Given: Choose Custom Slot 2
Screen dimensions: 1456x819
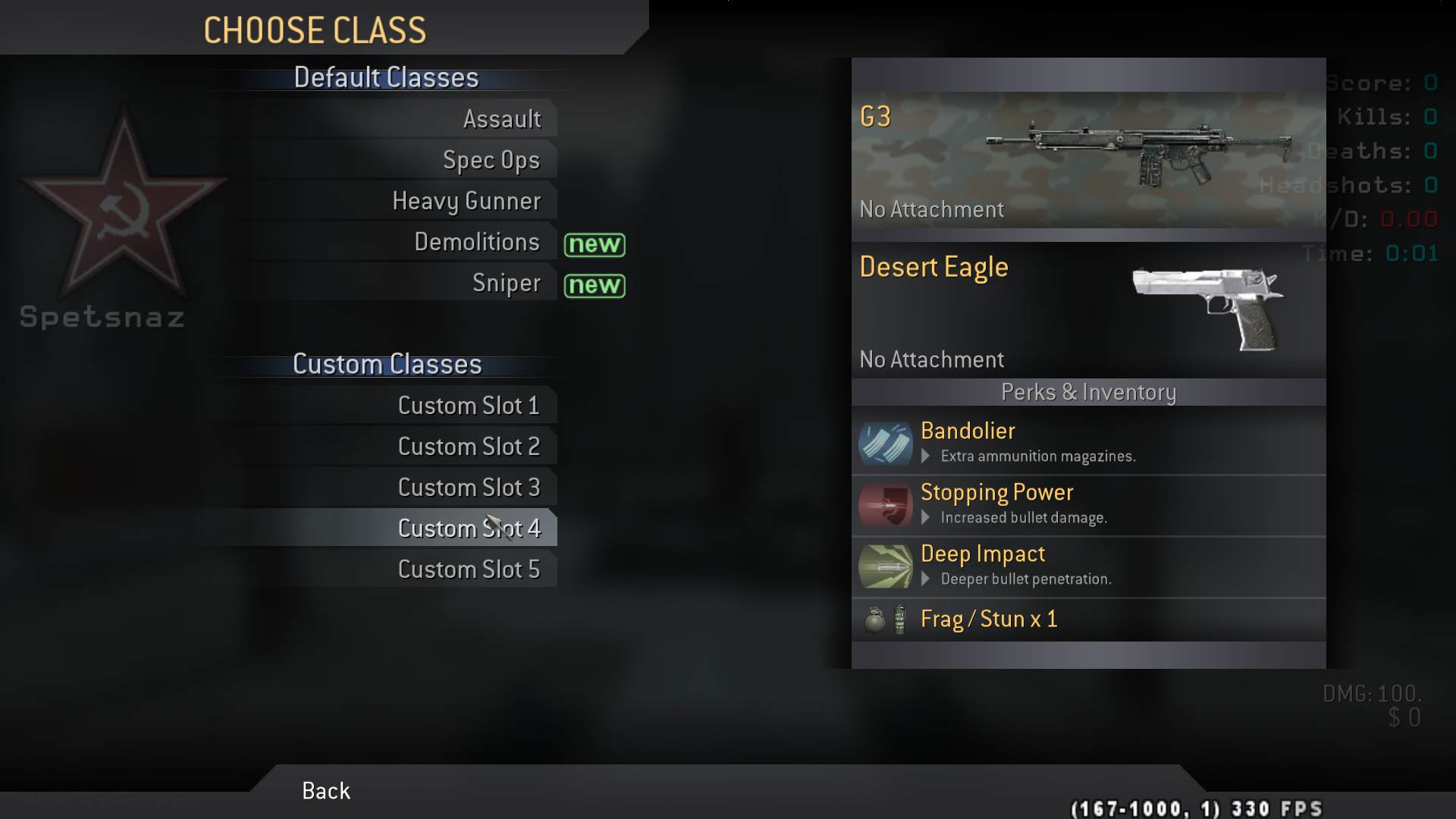Looking at the screenshot, I should click(468, 447).
